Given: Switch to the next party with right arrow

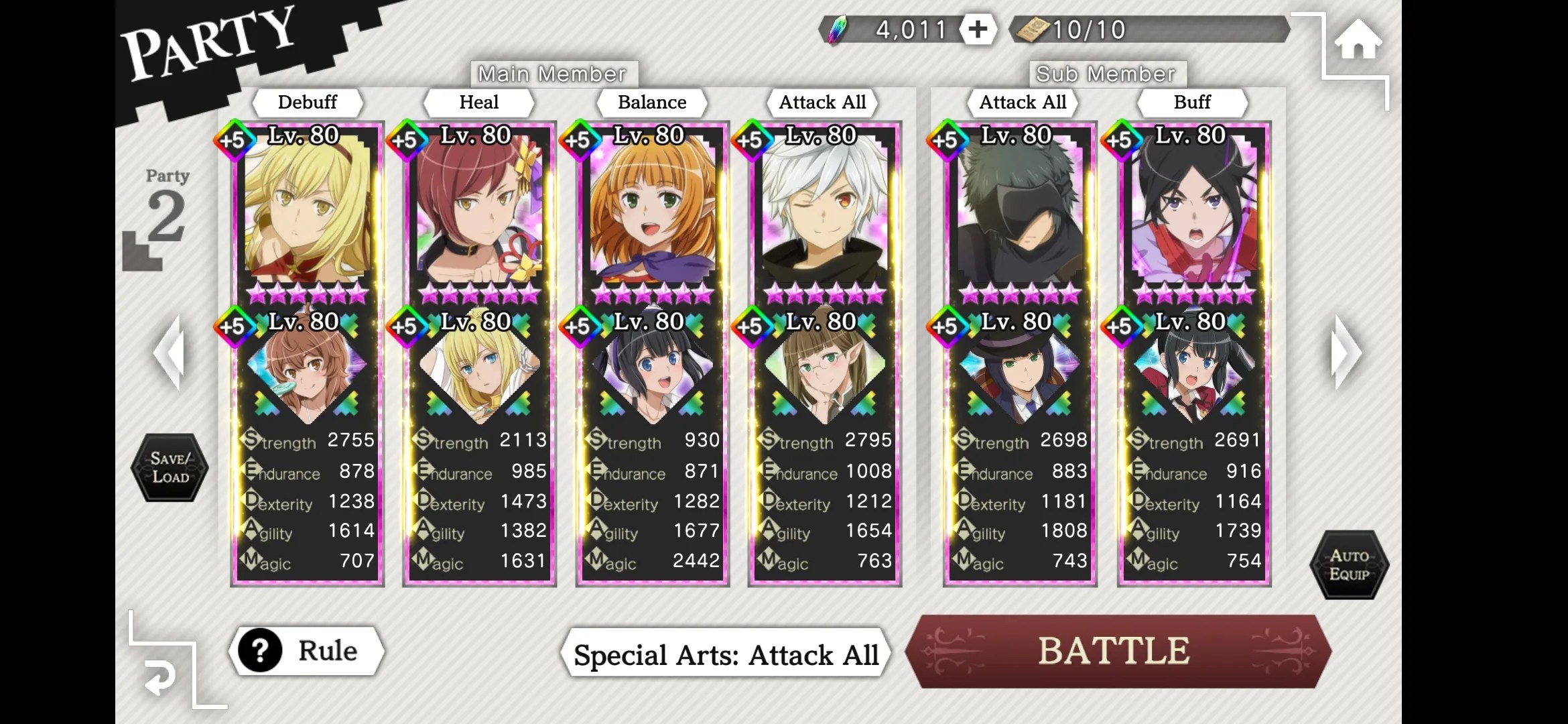Looking at the screenshot, I should click(x=1345, y=353).
